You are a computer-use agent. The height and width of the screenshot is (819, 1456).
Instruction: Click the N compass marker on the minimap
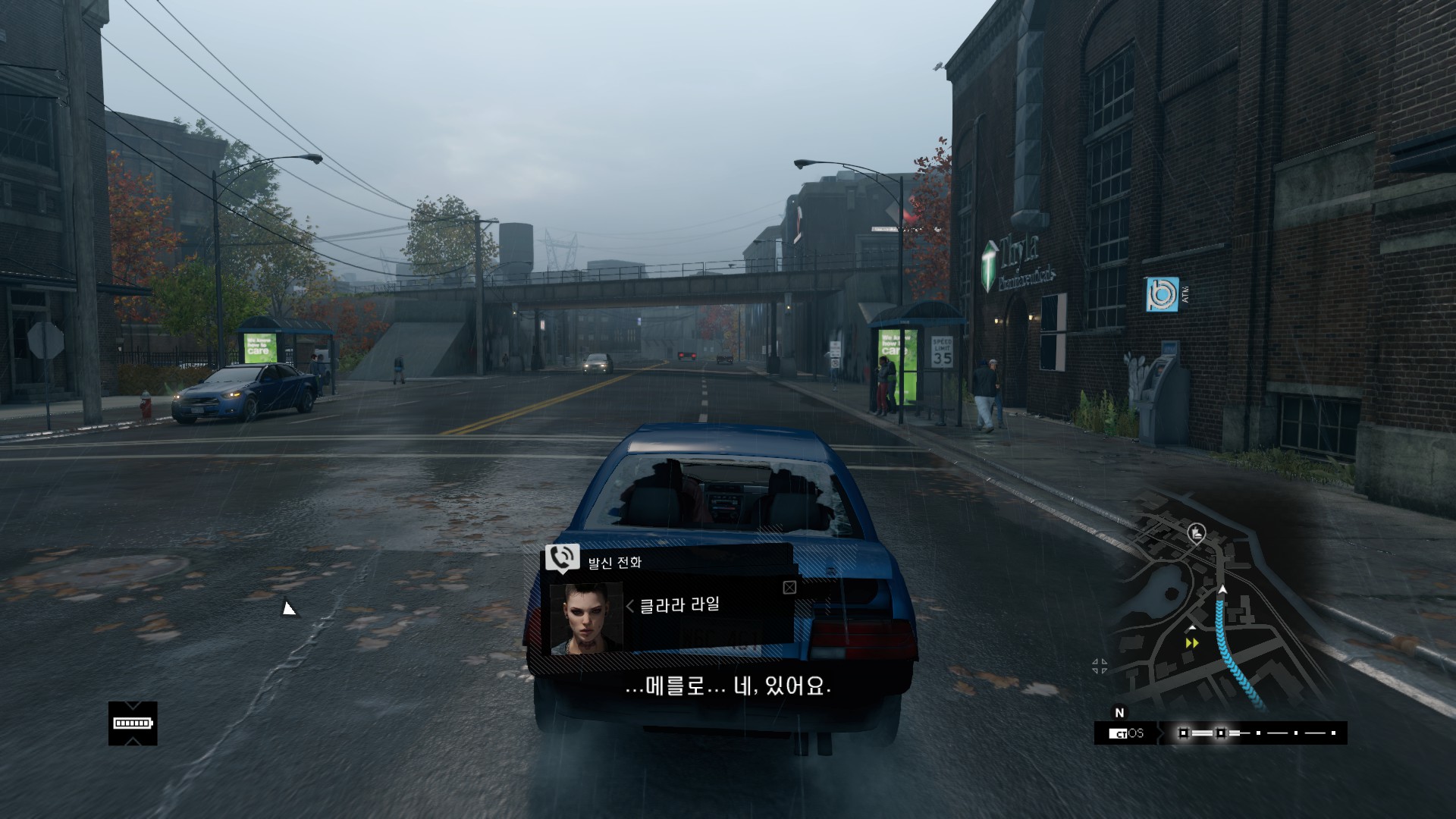1119,713
